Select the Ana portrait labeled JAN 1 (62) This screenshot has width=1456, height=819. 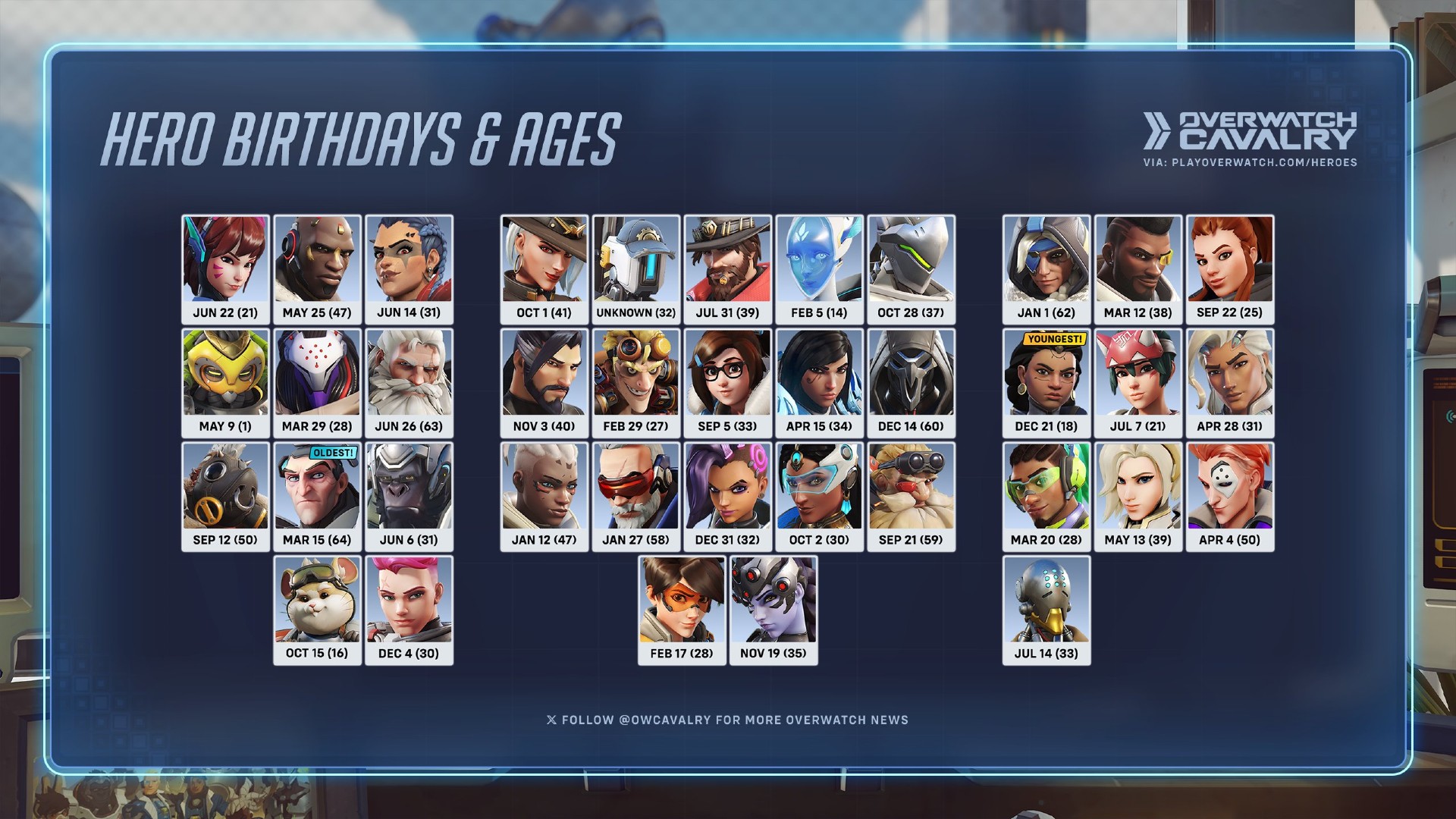pos(1046,269)
